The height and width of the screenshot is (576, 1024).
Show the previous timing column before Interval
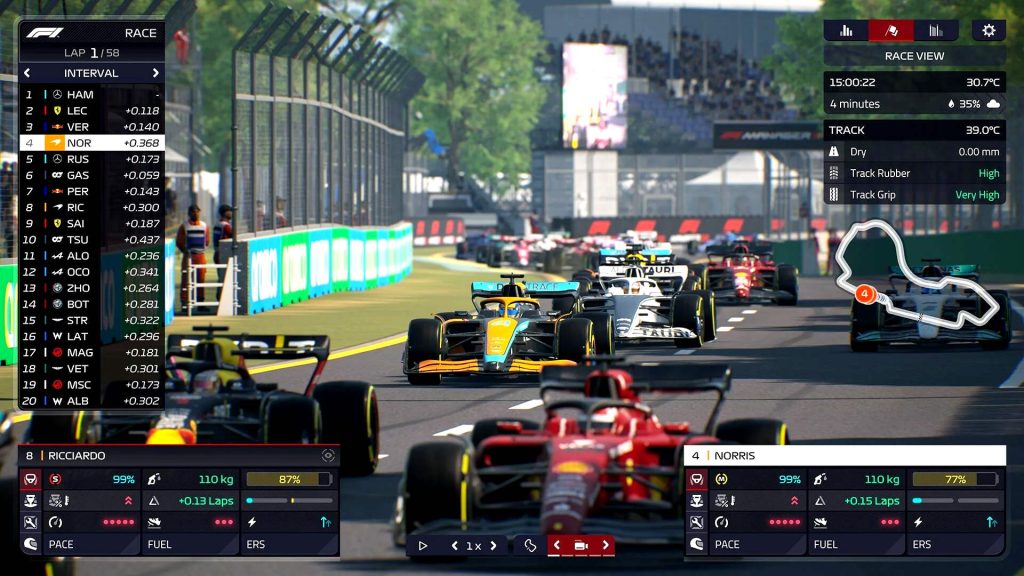(27, 73)
